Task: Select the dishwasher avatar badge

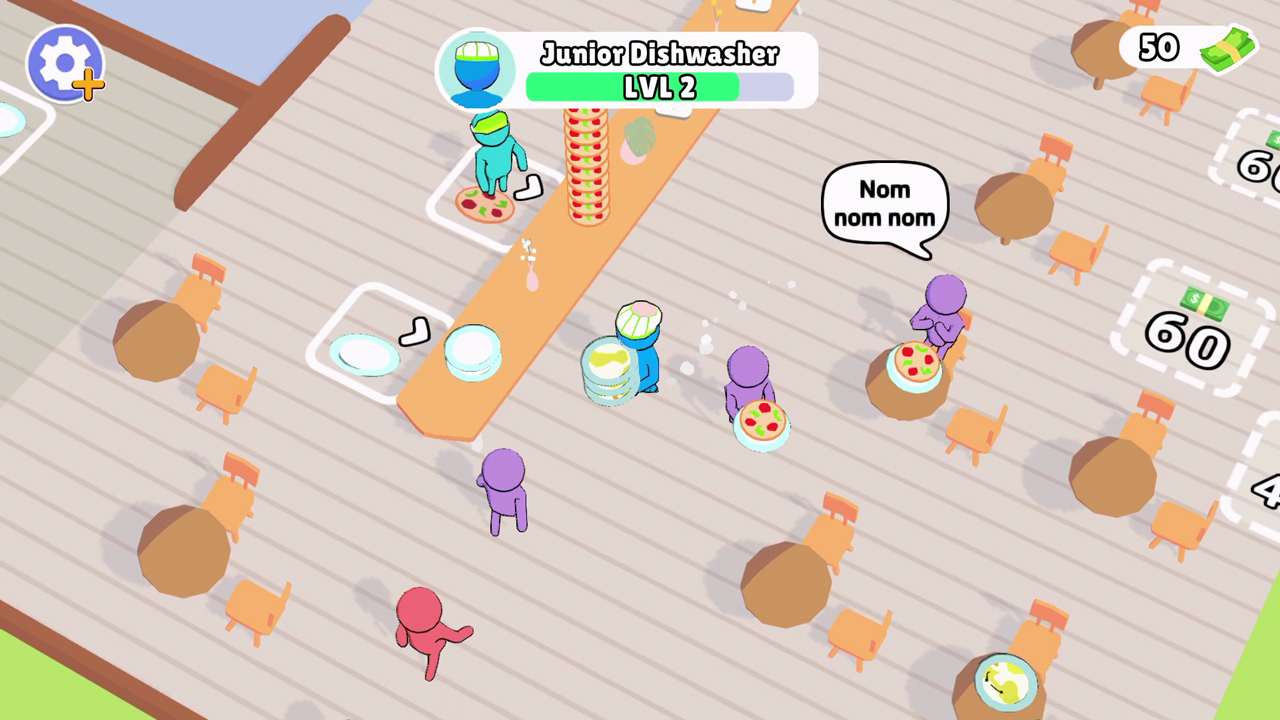Action: coord(478,70)
